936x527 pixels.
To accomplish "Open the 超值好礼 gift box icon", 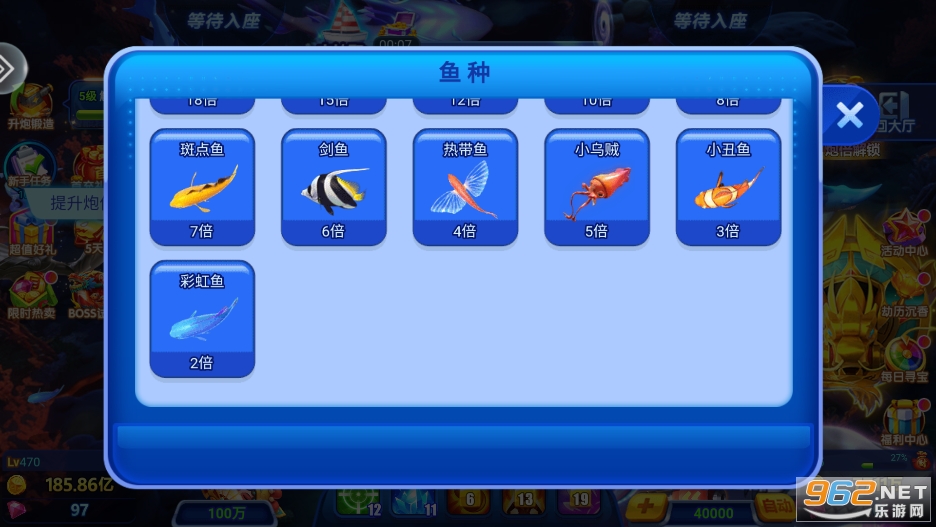I will click(x=28, y=230).
